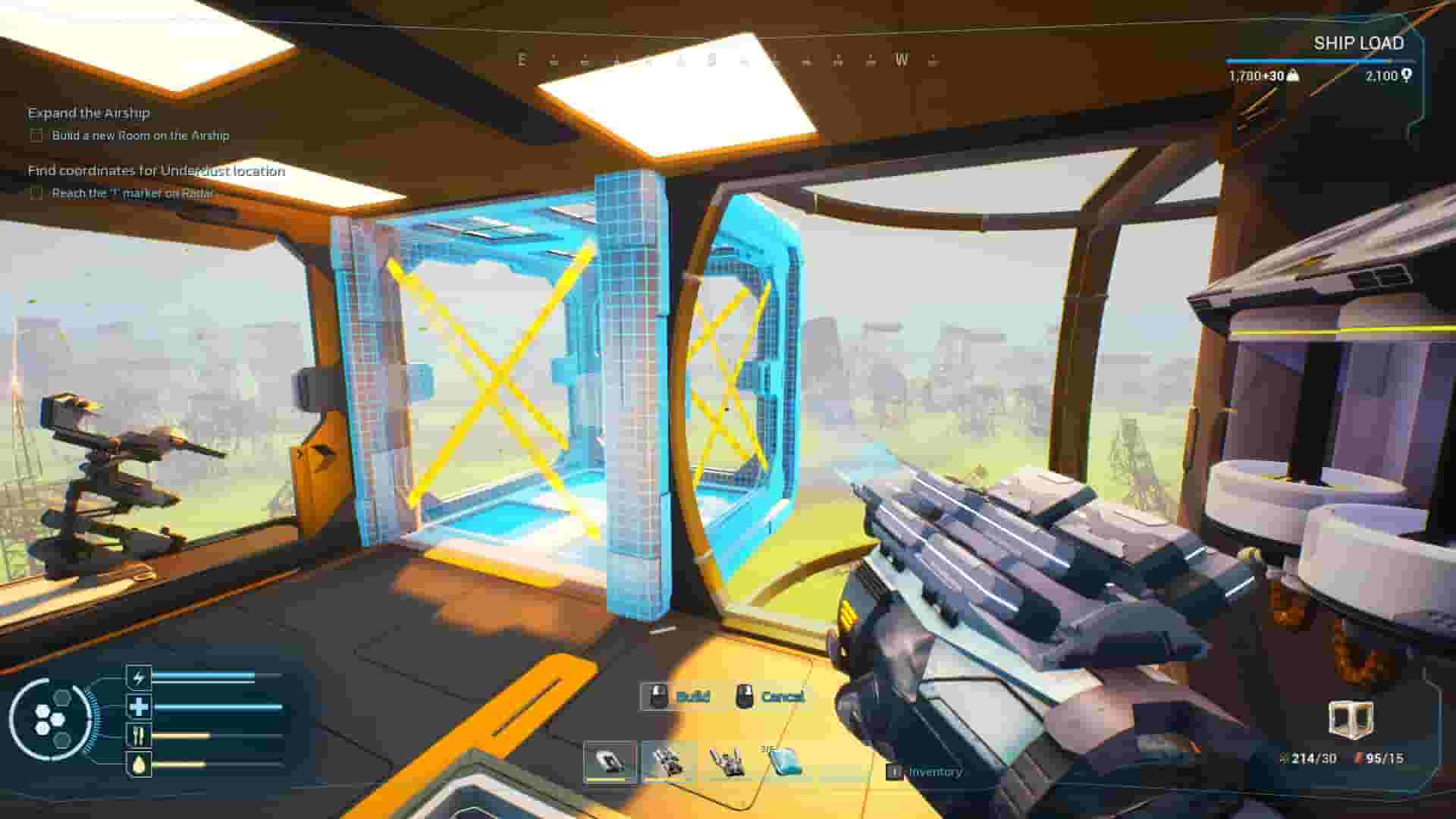Click the W marker on the compass strip
1456x819 pixels.
899,58
